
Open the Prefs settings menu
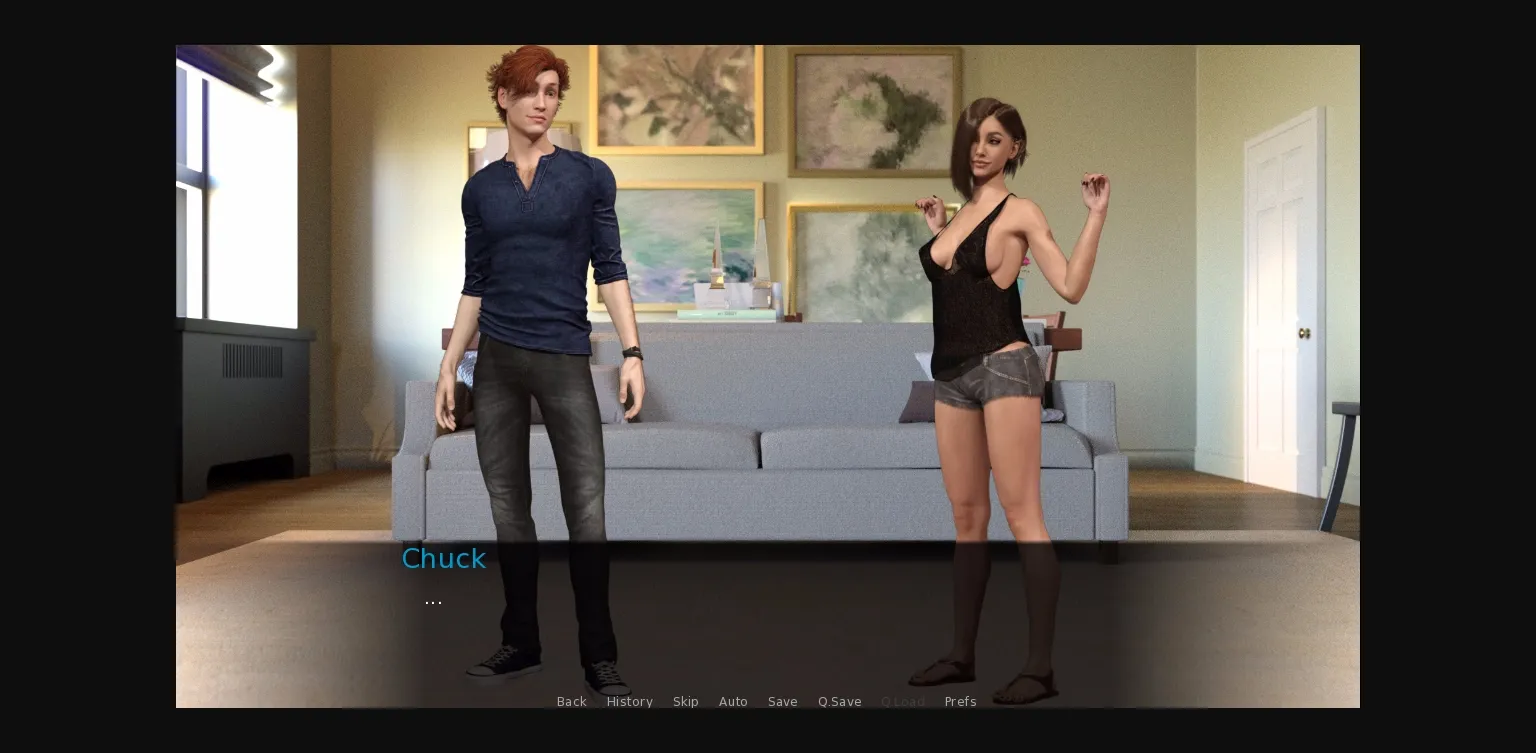[x=960, y=701]
